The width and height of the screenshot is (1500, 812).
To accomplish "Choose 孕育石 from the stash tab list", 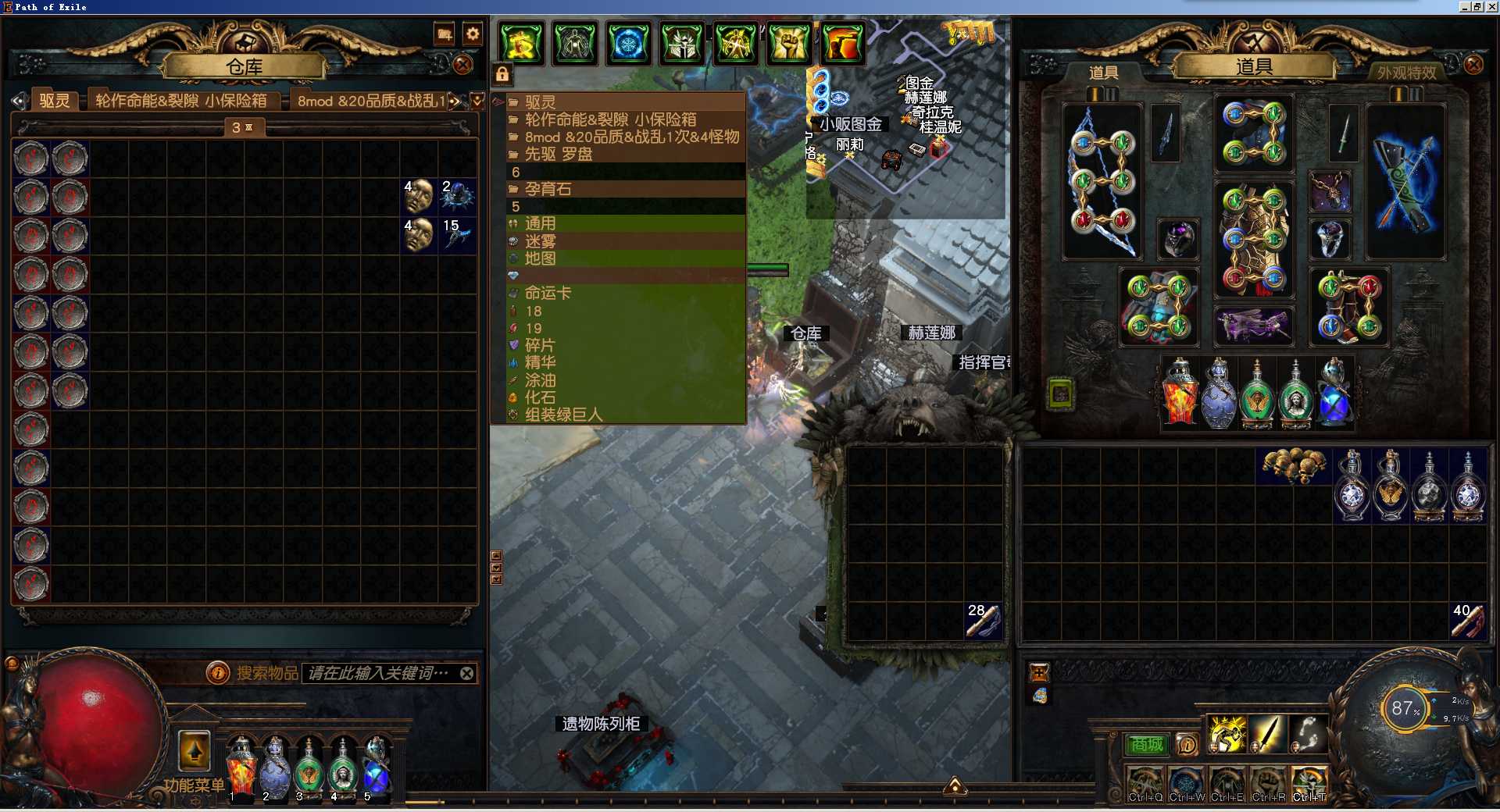I will tap(548, 189).
